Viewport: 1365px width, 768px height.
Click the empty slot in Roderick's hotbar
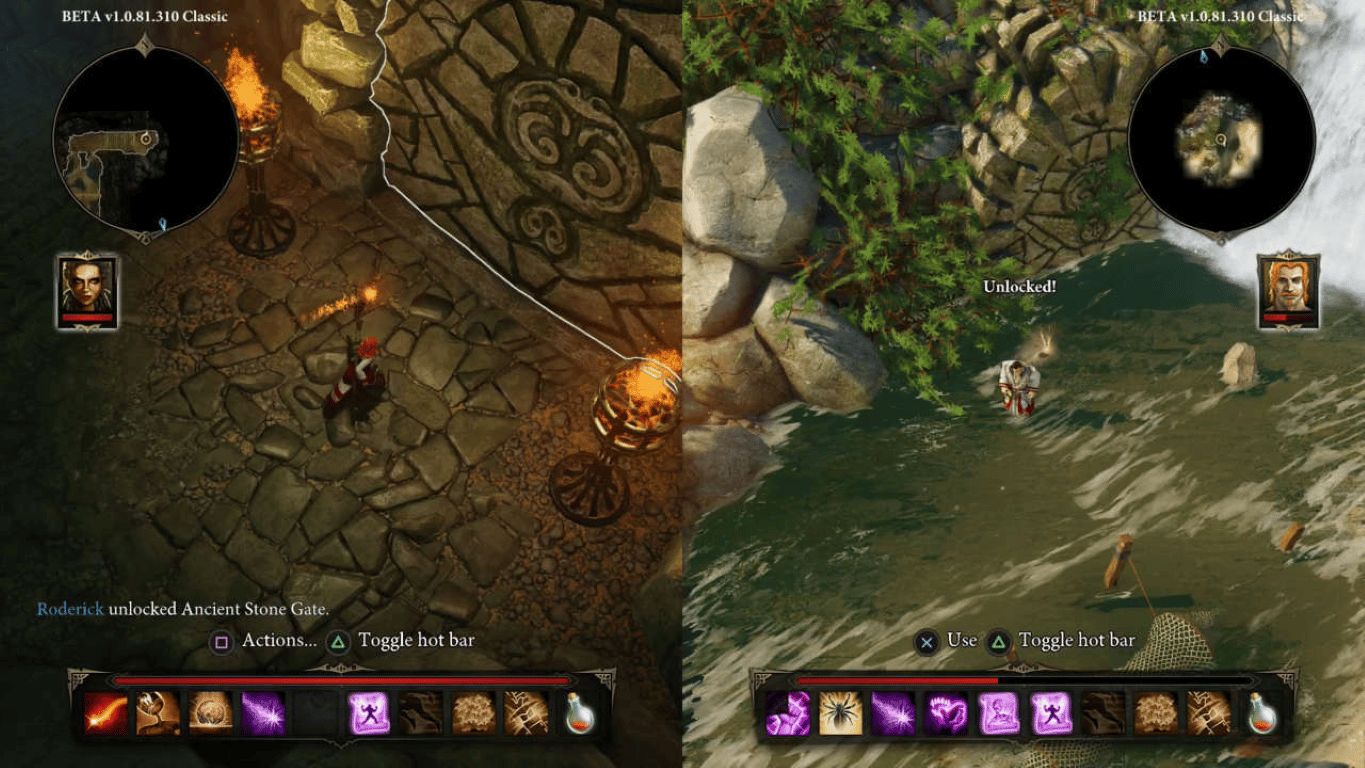pos(312,711)
